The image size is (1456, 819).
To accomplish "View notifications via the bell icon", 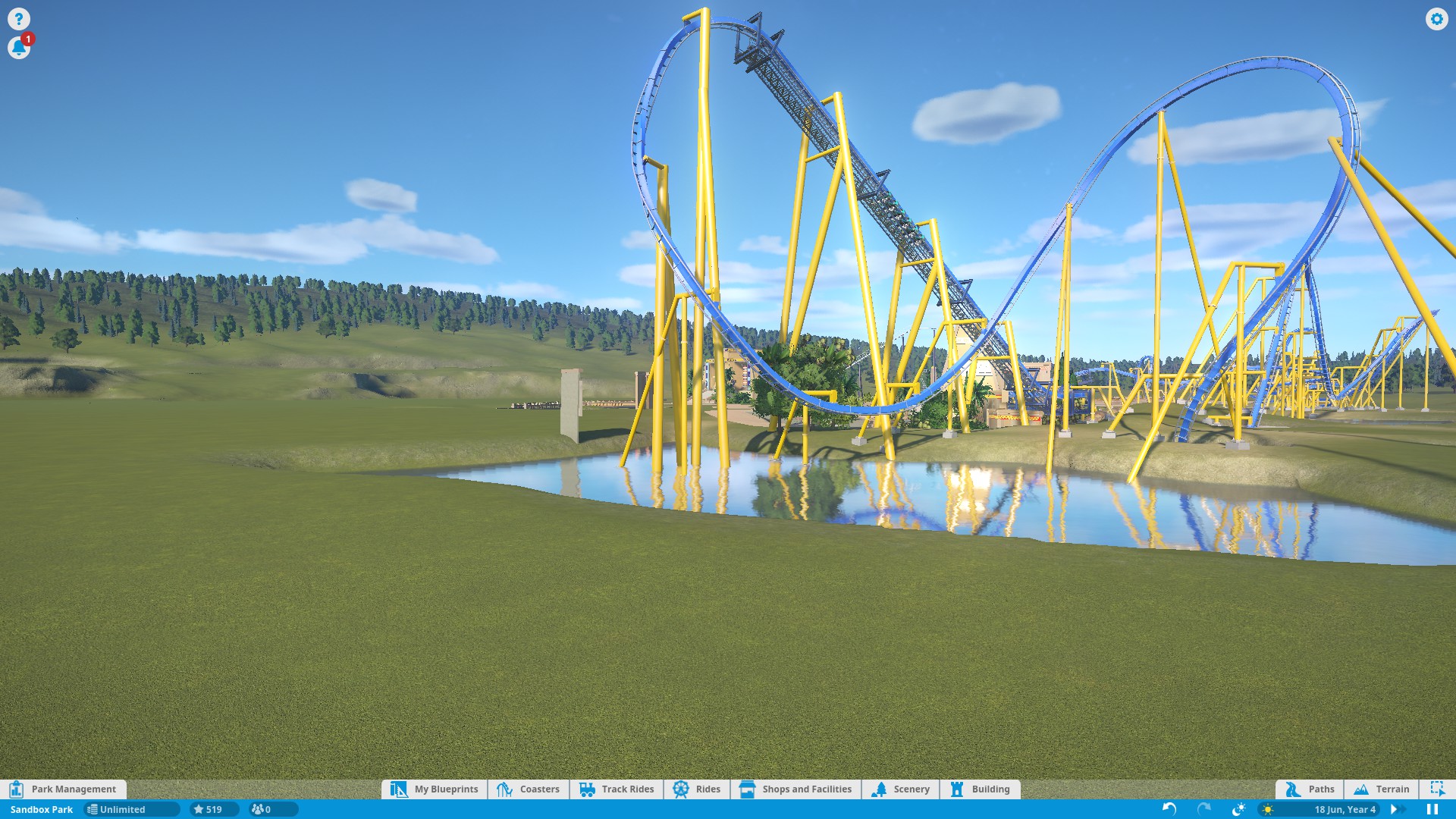I will click(18, 48).
